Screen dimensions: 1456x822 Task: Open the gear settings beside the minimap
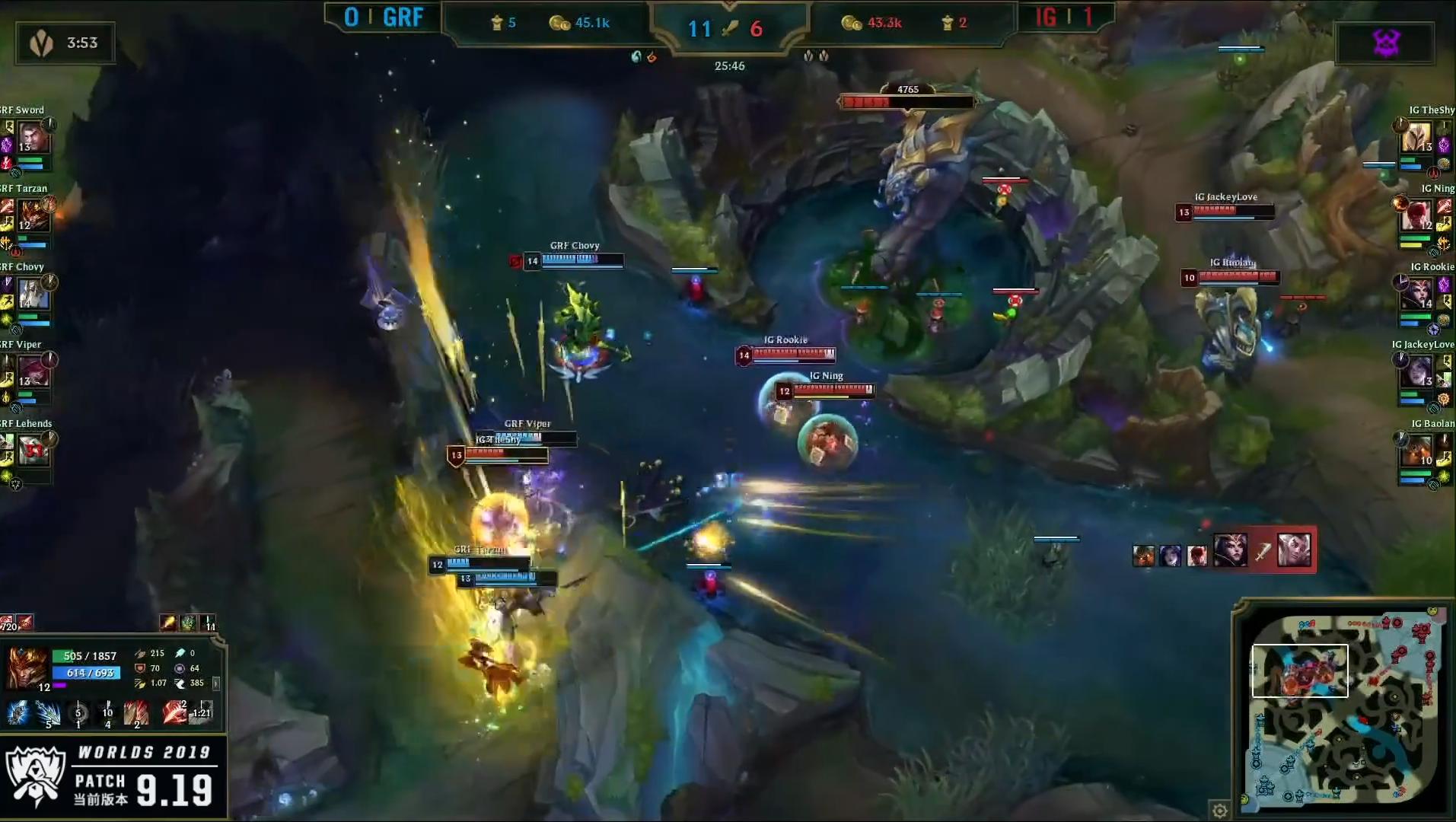[x=1219, y=811]
